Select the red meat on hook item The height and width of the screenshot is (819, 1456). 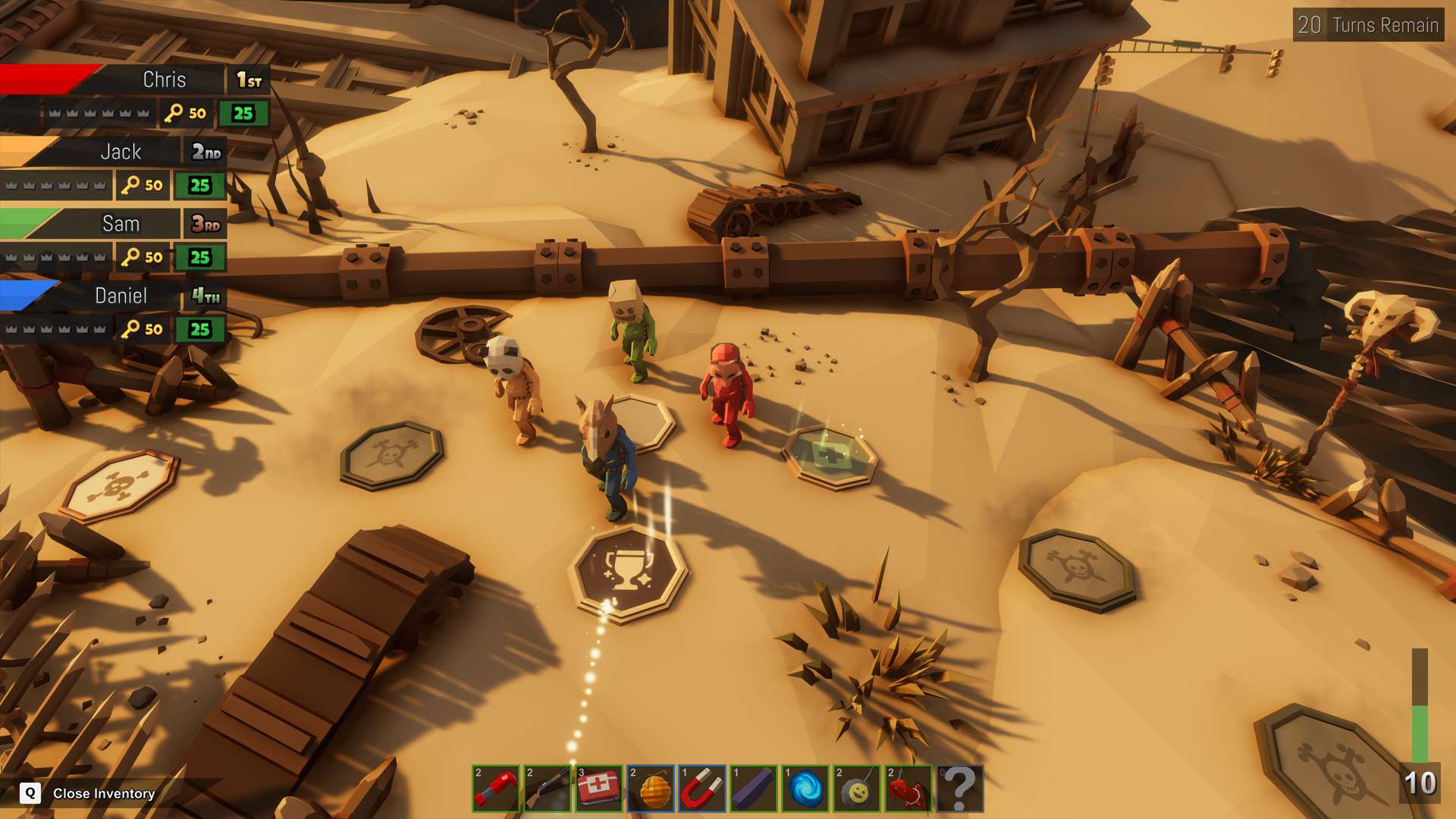(x=908, y=789)
